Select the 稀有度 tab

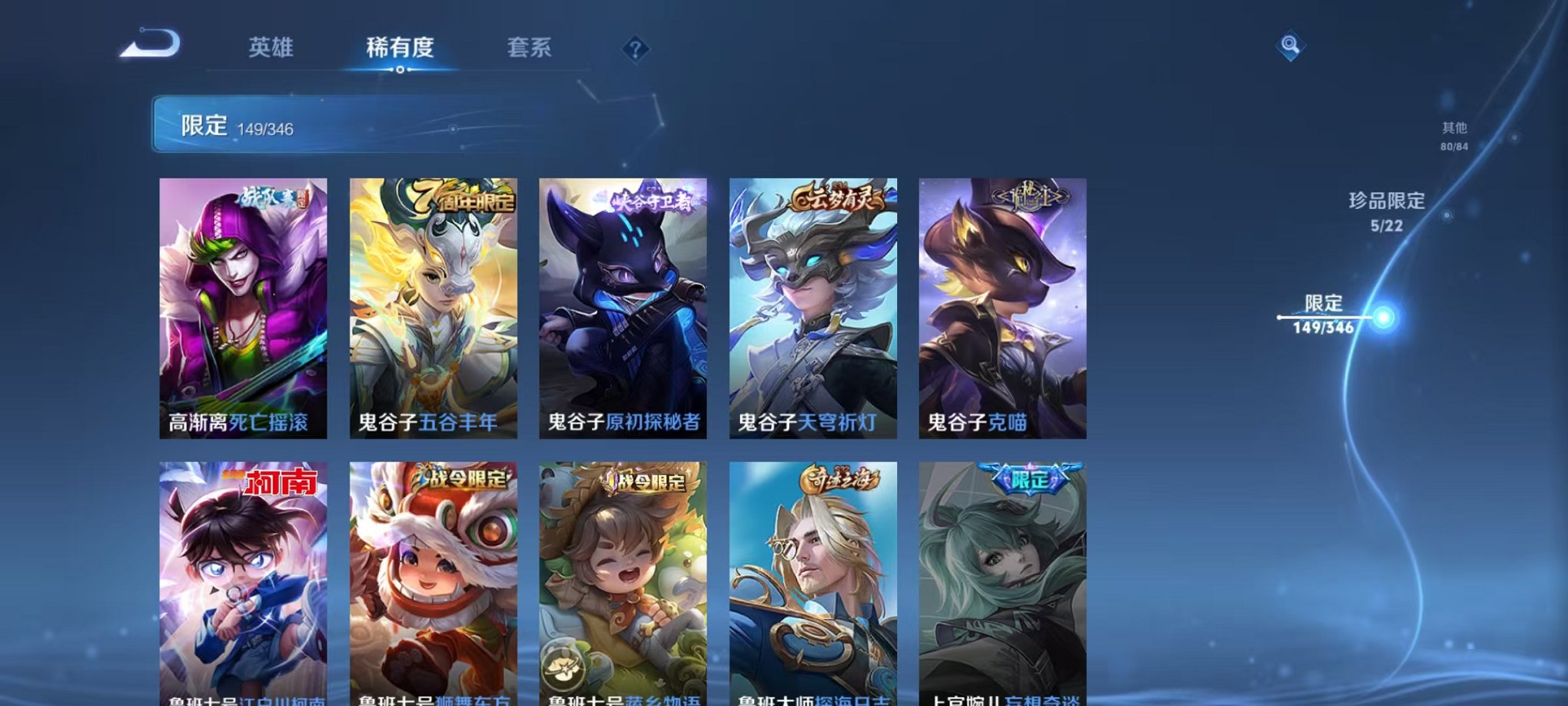click(401, 48)
